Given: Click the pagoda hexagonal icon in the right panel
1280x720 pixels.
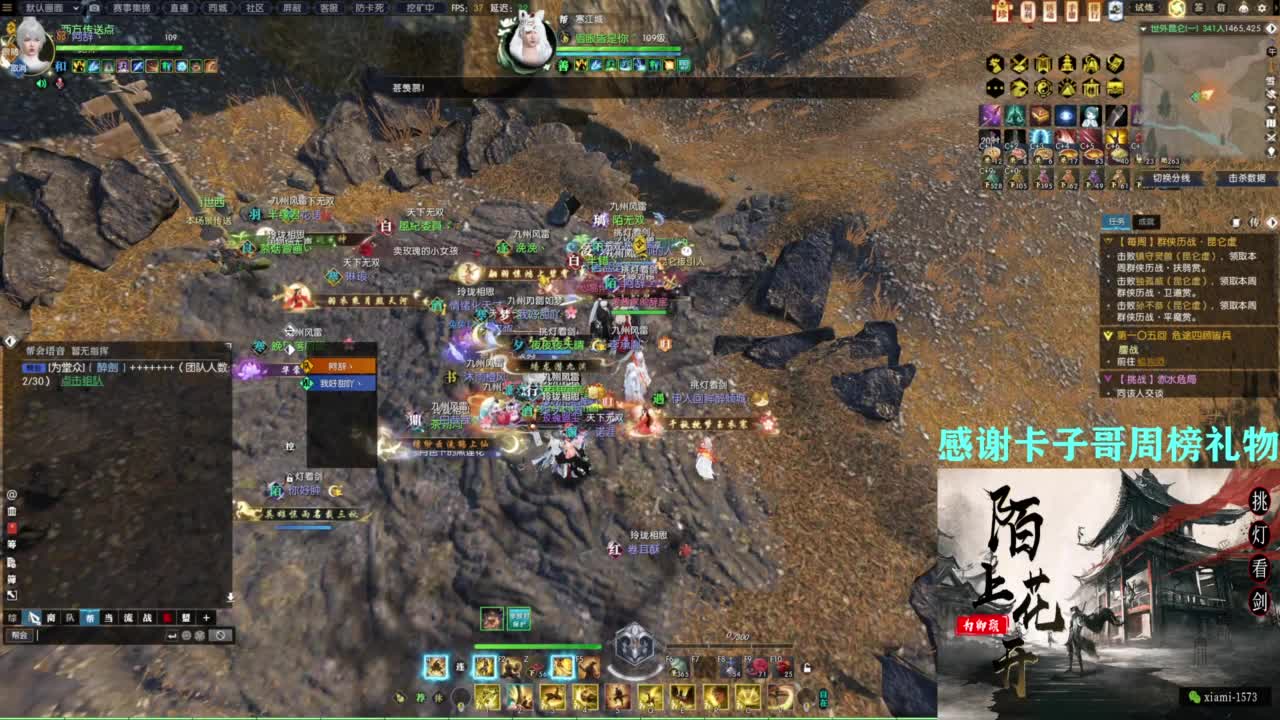Looking at the screenshot, I should point(1065,63).
